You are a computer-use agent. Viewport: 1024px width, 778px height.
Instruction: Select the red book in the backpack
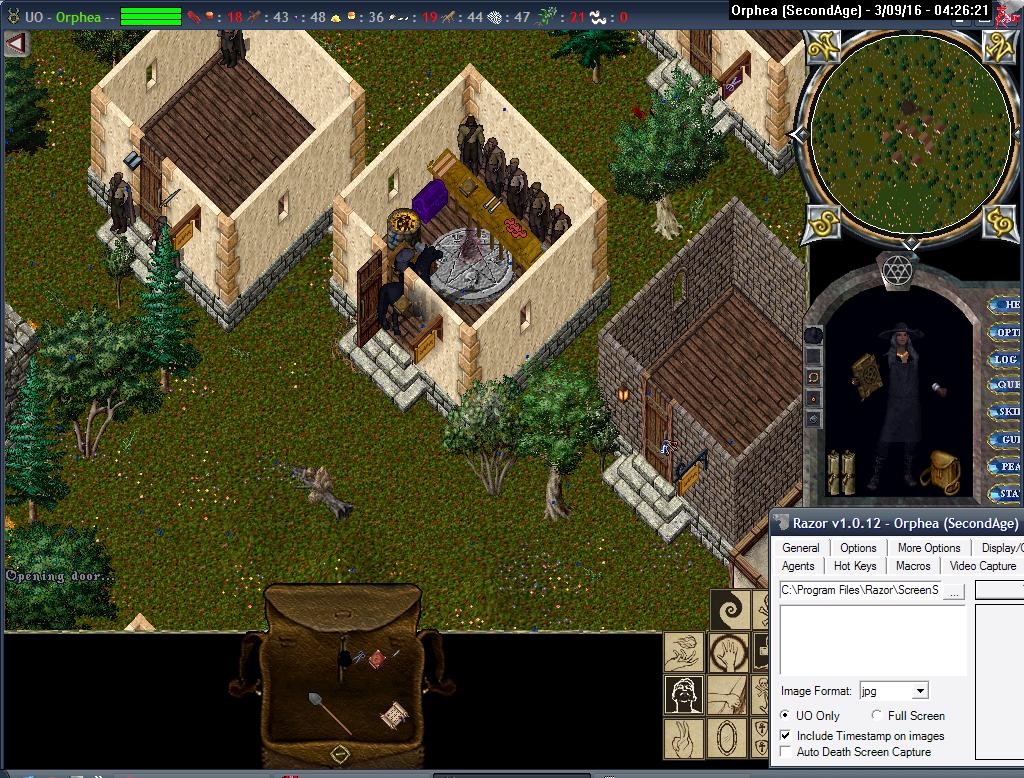click(378, 659)
